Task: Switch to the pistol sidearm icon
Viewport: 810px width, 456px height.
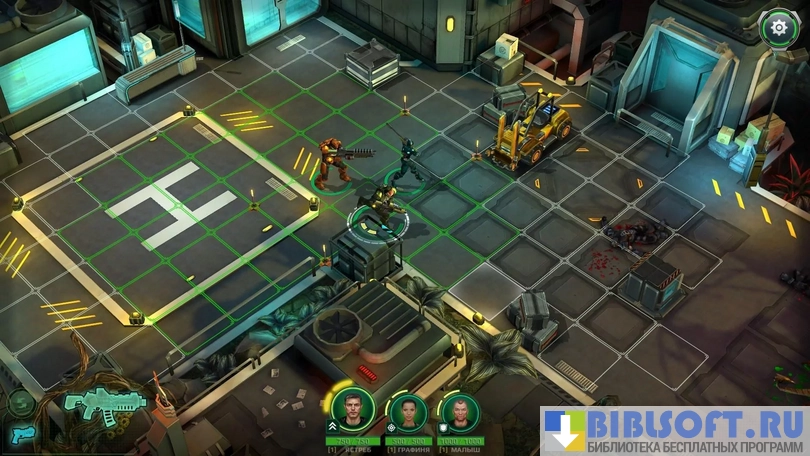Action: [22, 434]
